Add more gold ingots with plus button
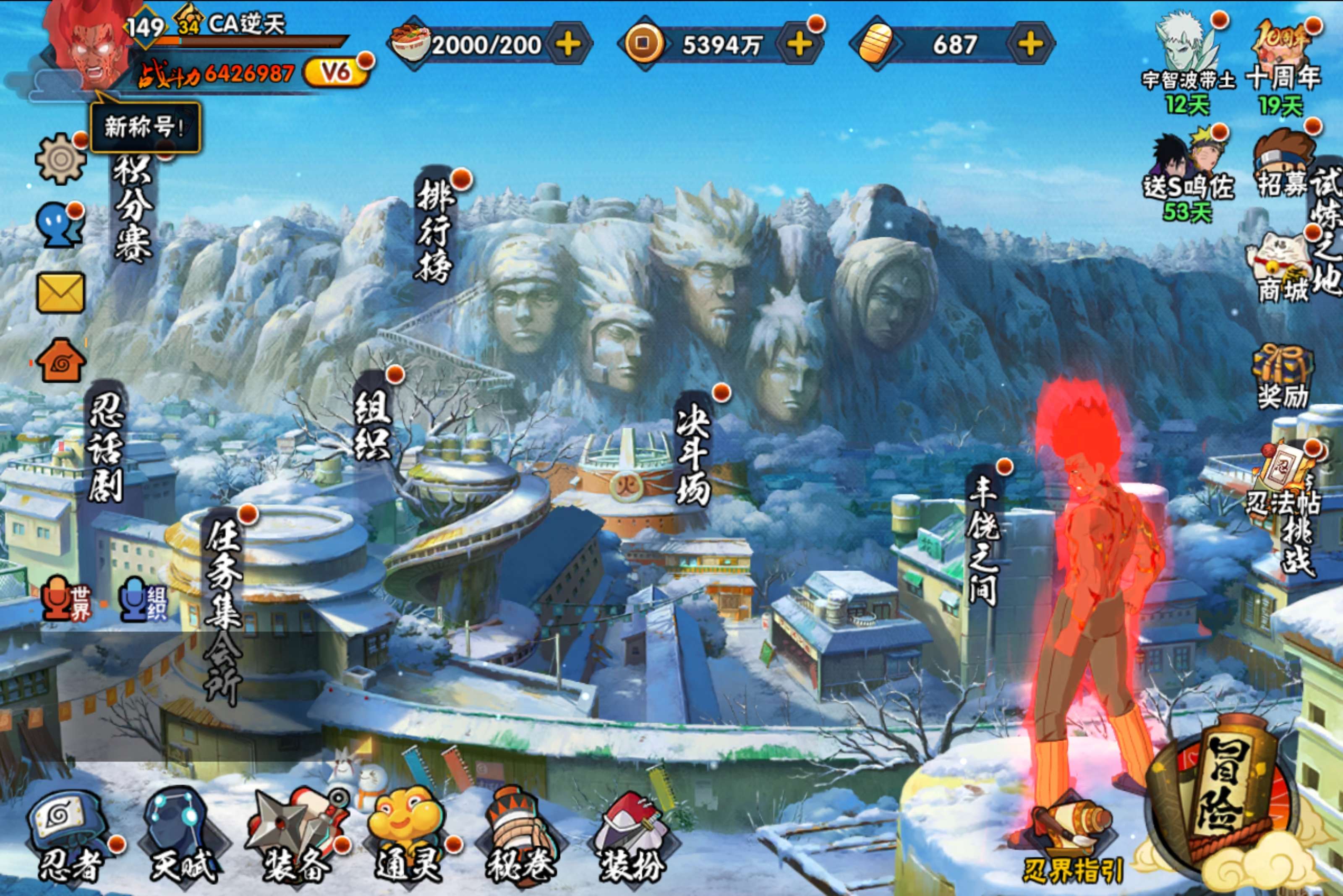This screenshot has height=896, width=1343. pyautogui.click(x=1029, y=44)
